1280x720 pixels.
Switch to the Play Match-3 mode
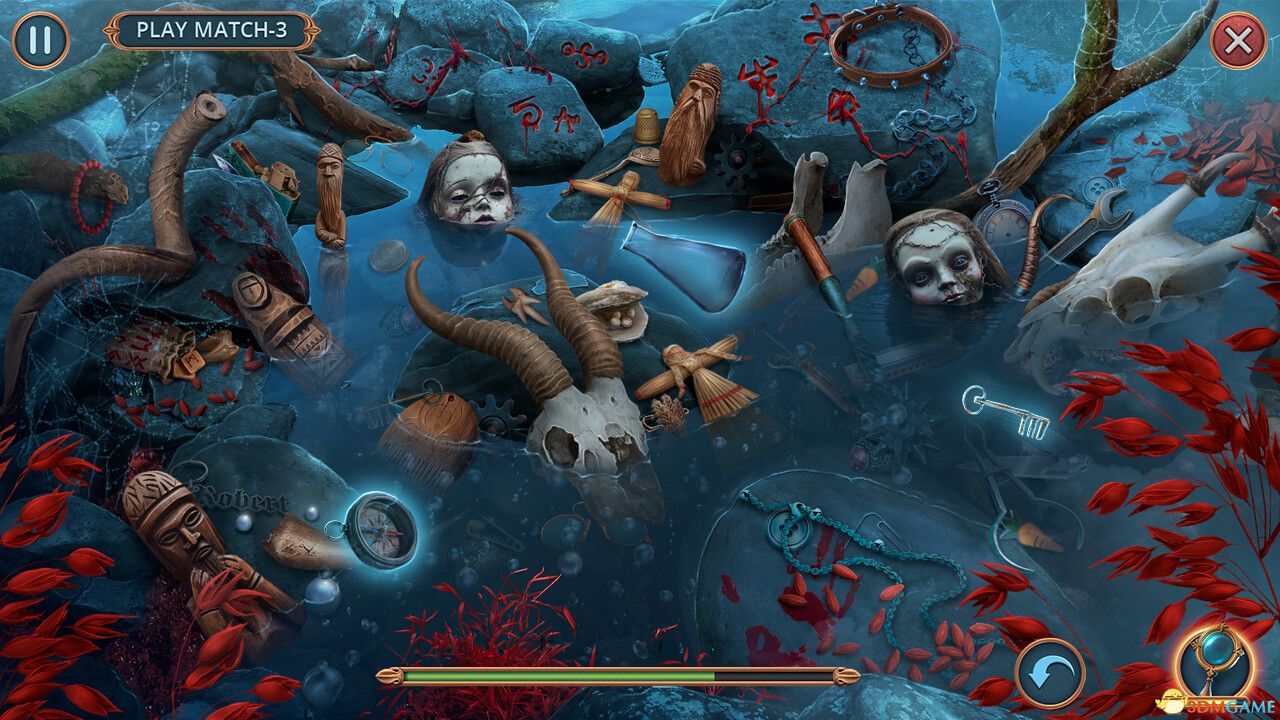point(211,30)
